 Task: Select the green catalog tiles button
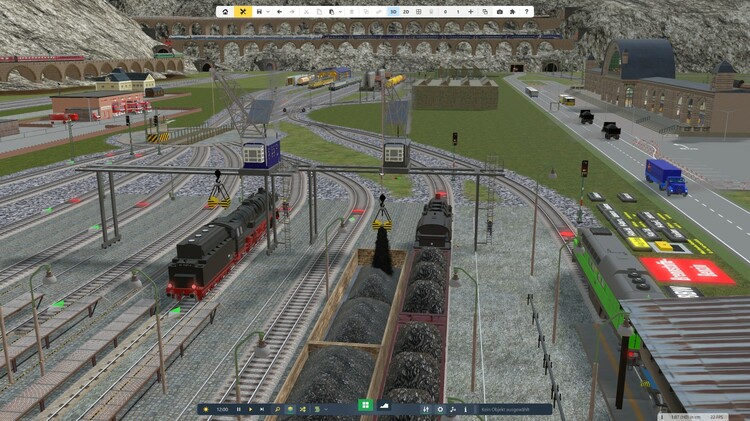[x=364, y=405]
